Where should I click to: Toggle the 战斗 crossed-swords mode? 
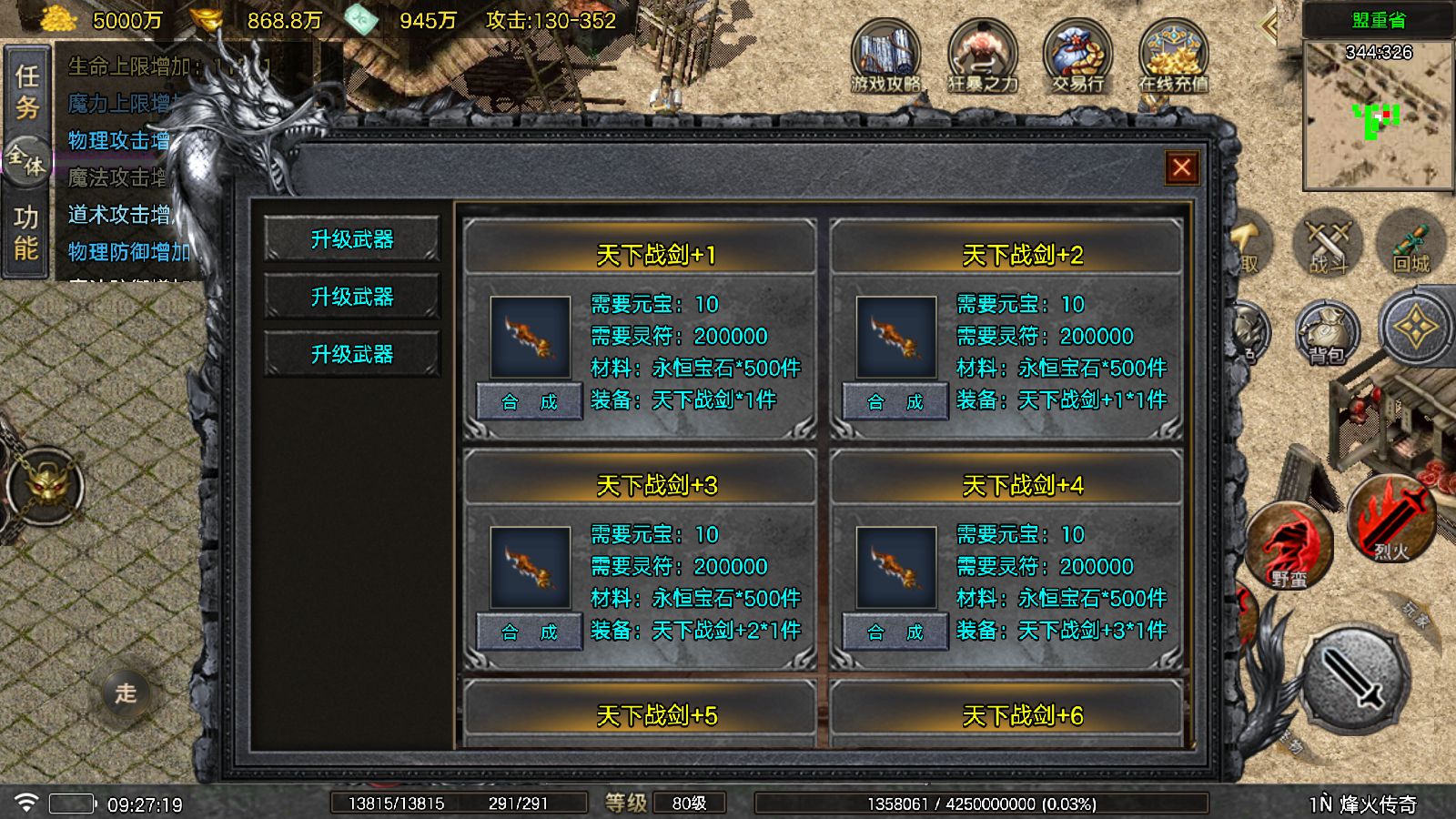tap(1328, 244)
